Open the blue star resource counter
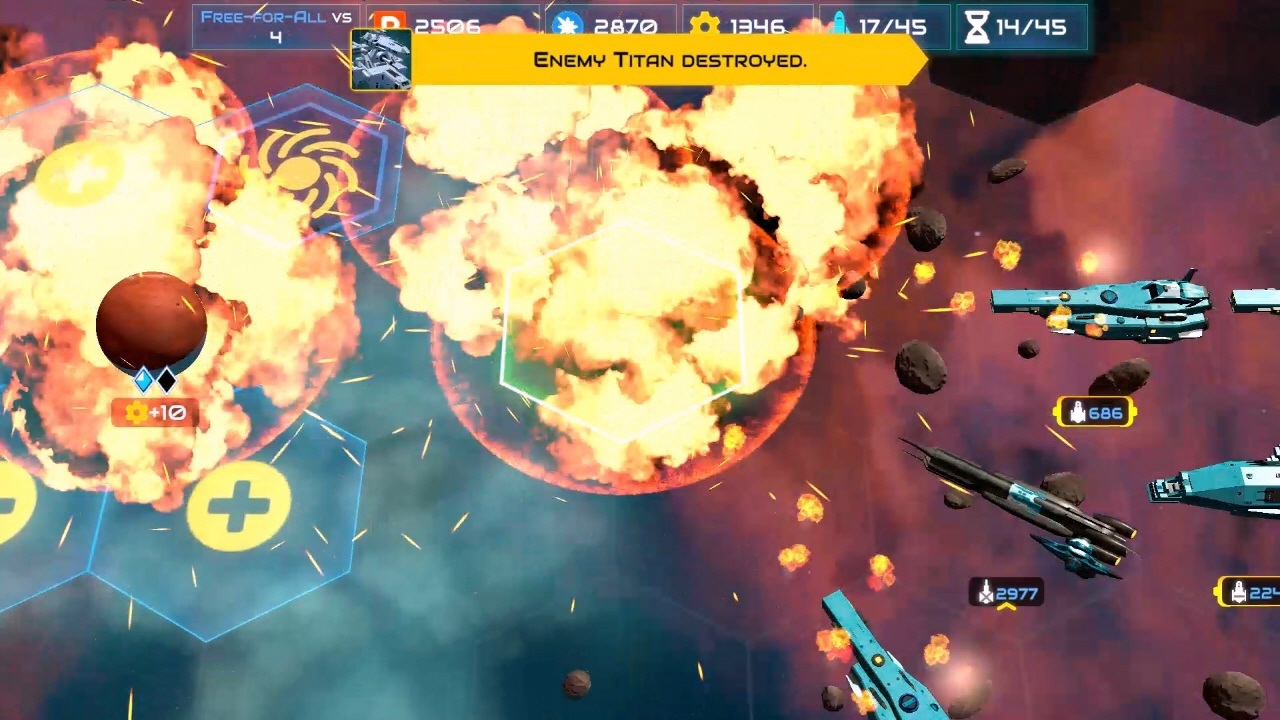Viewport: 1280px width, 720px height. click(x=568, y=26)
